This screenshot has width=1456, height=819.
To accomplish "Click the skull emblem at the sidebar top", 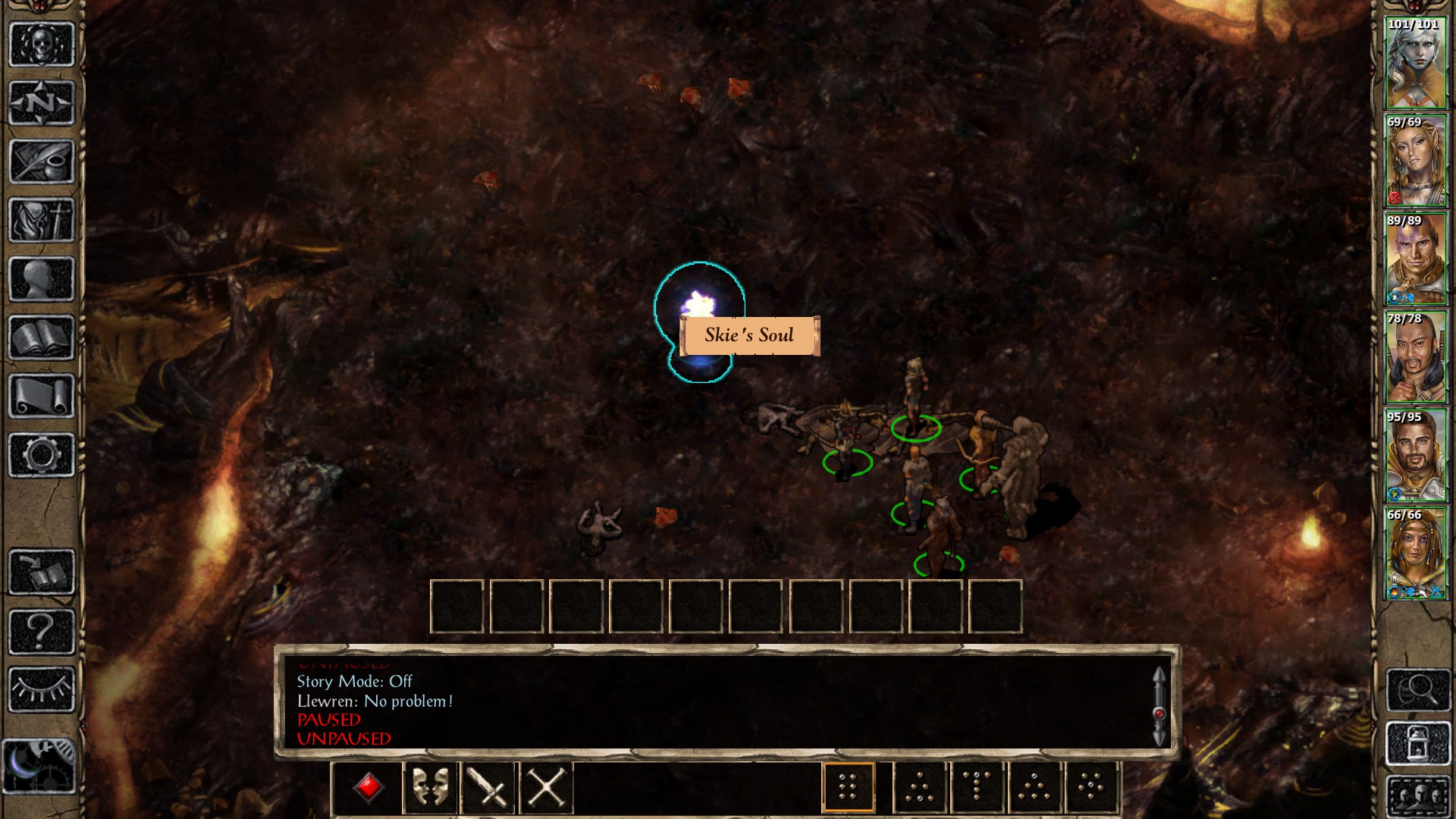I will pyautogui.click(x=42, y=43).
